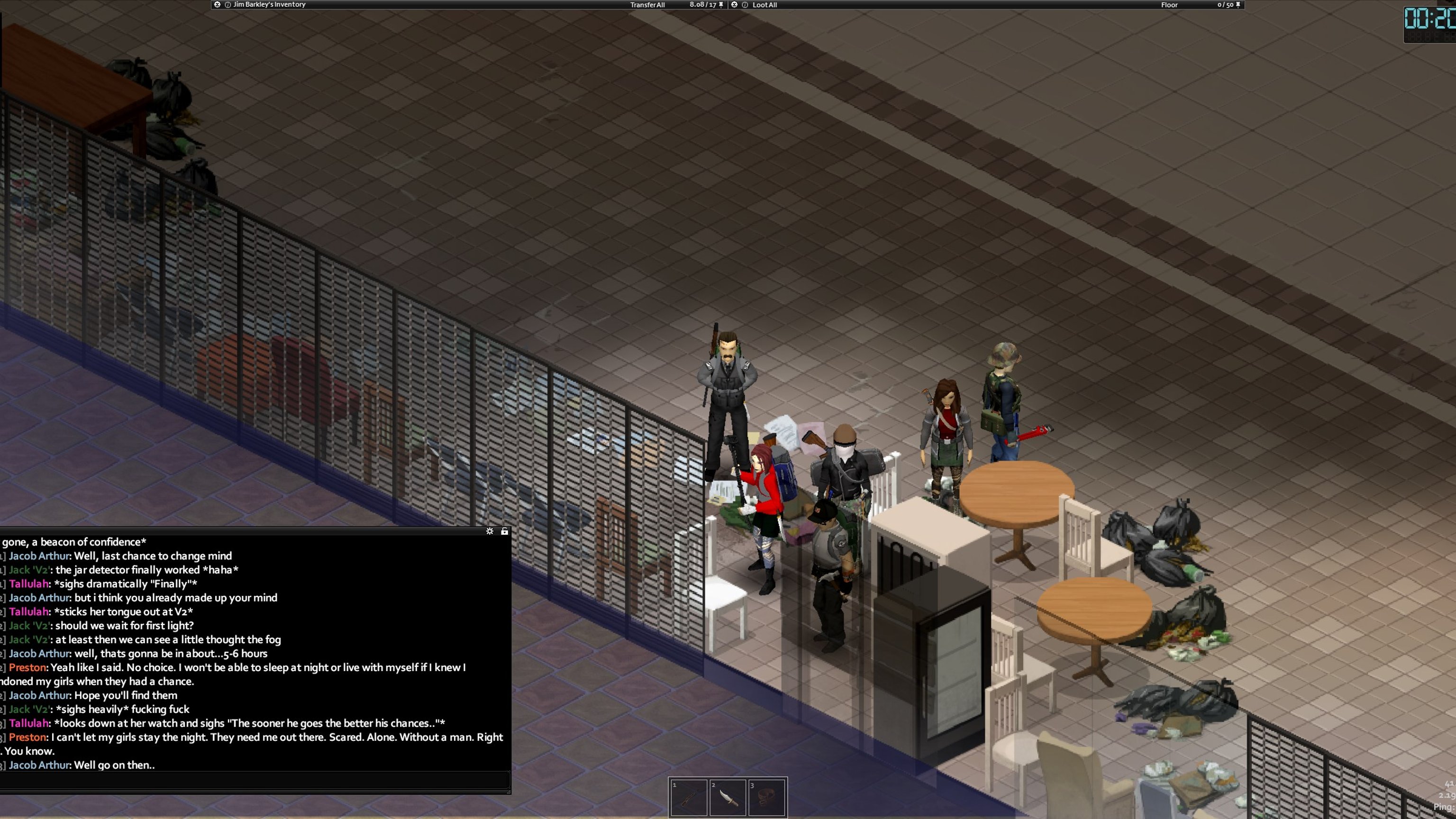Pin Jim Barkley's Inventory panel
This screenshot has height=819, width=1456.
[720, 5]
